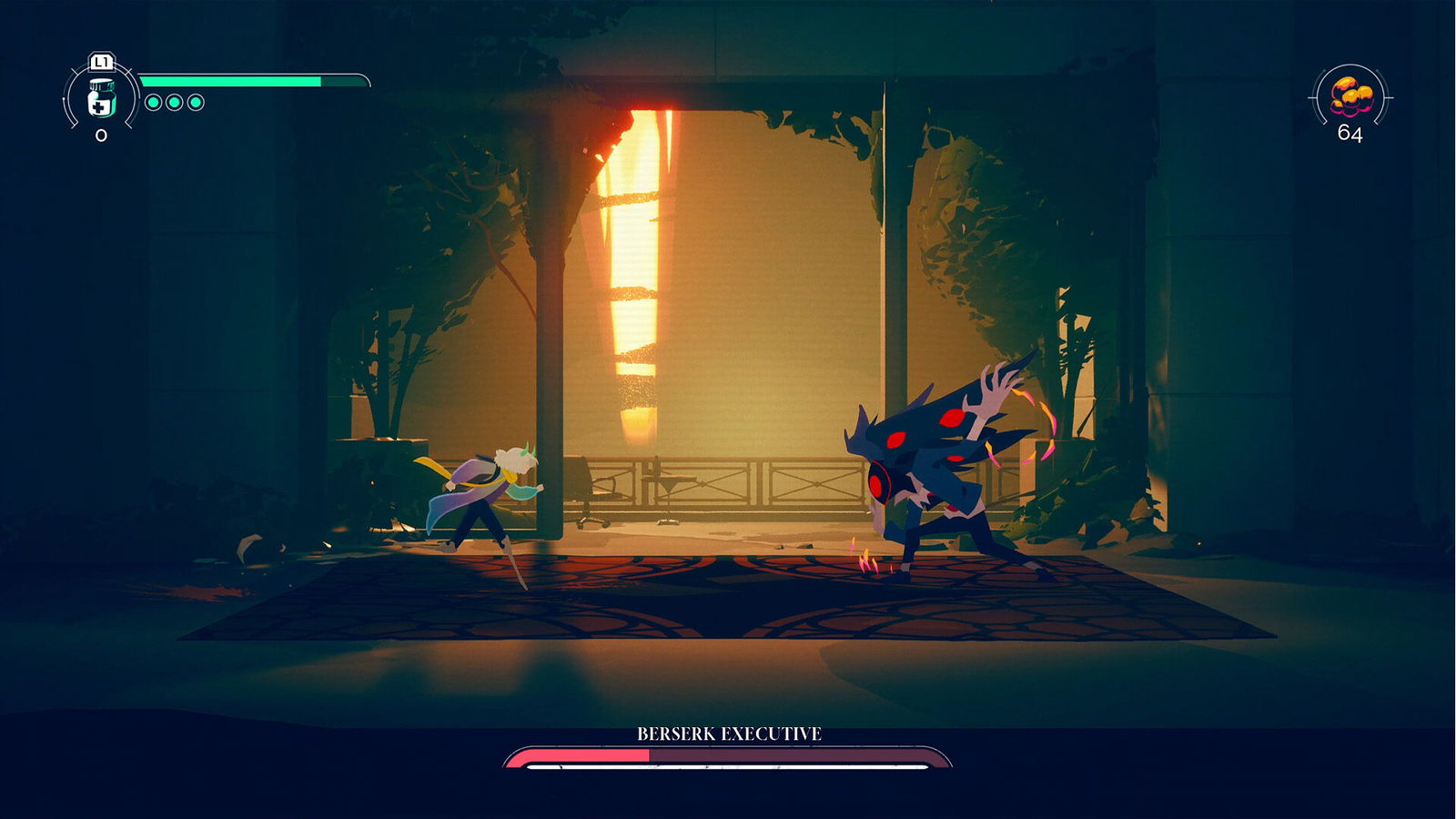This screenshot has height=819, width=1456.
Task: Click the circular frame around the medicine bottle
Action: (x=100, y=98)
